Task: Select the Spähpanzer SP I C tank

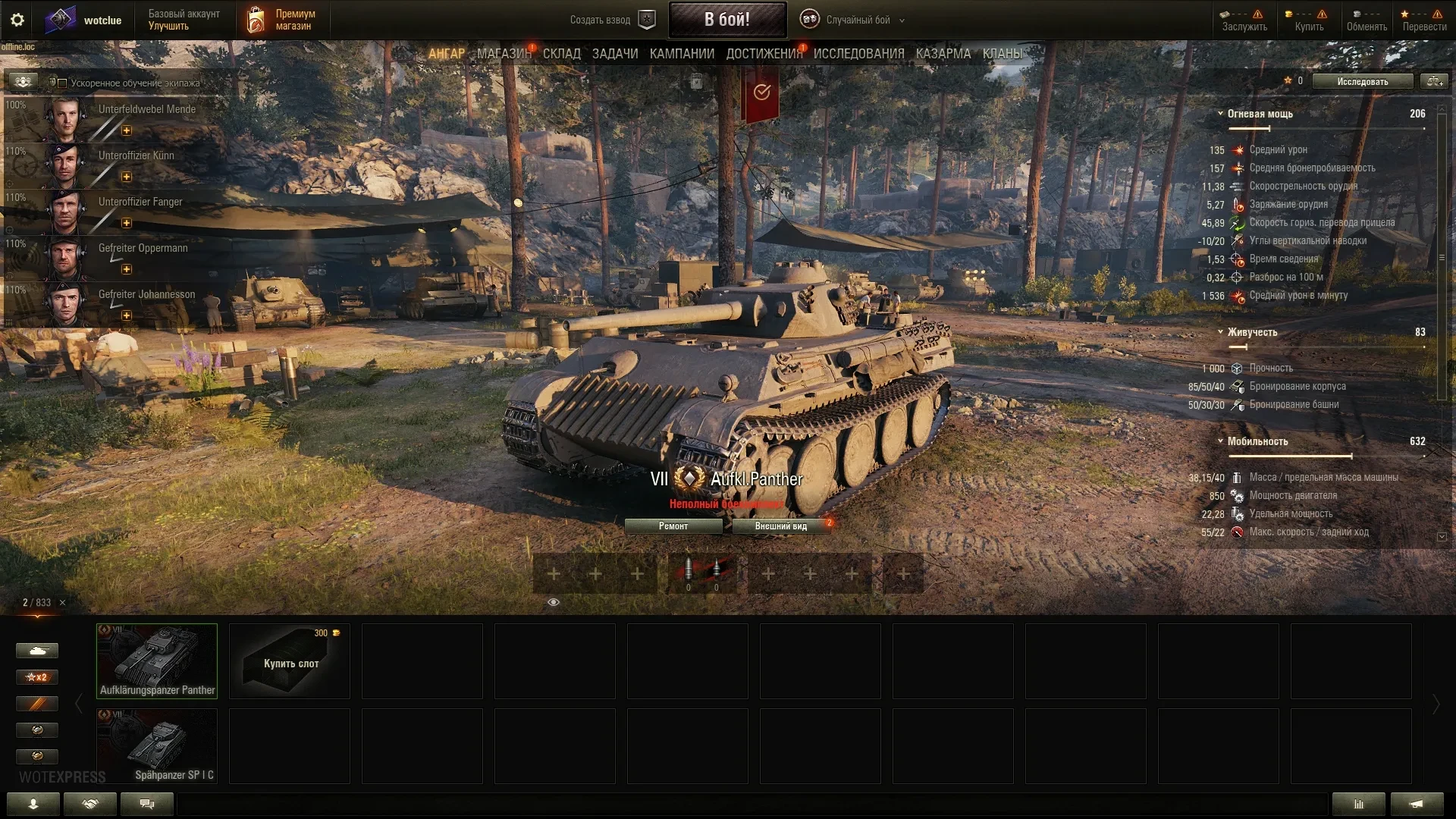Action: [157, 746]
